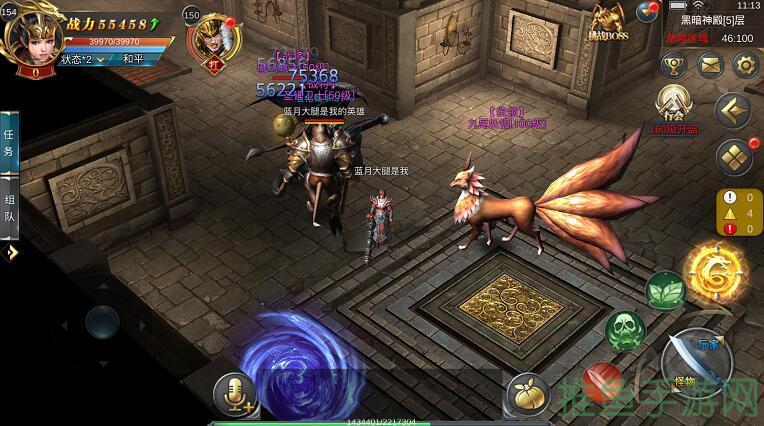Open the 任务 quest tab
This screenshot has width=764, height=426.
pyautogui.click(x=9, y=142)
